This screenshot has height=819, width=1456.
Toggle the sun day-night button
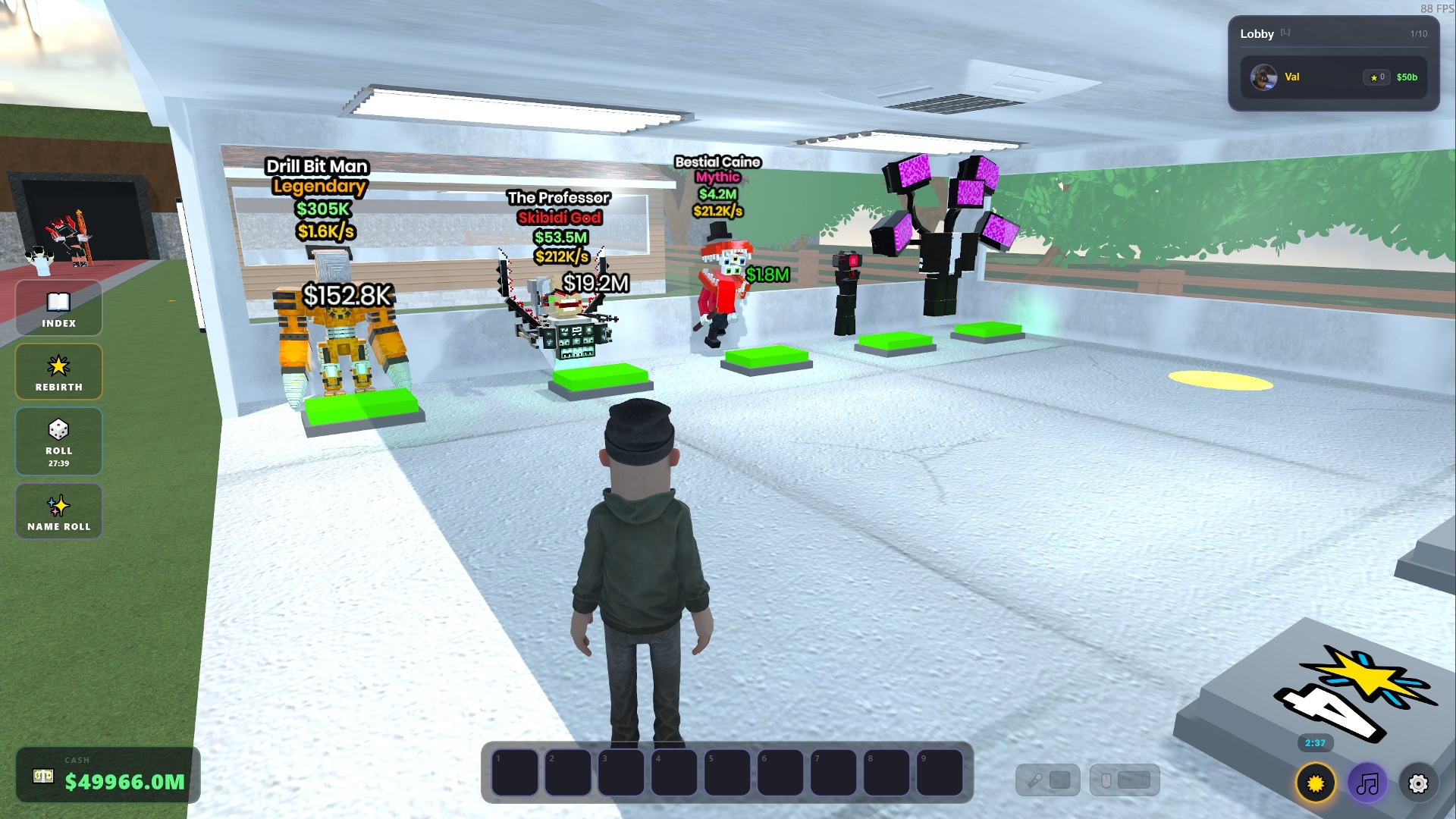point(1315,783)
